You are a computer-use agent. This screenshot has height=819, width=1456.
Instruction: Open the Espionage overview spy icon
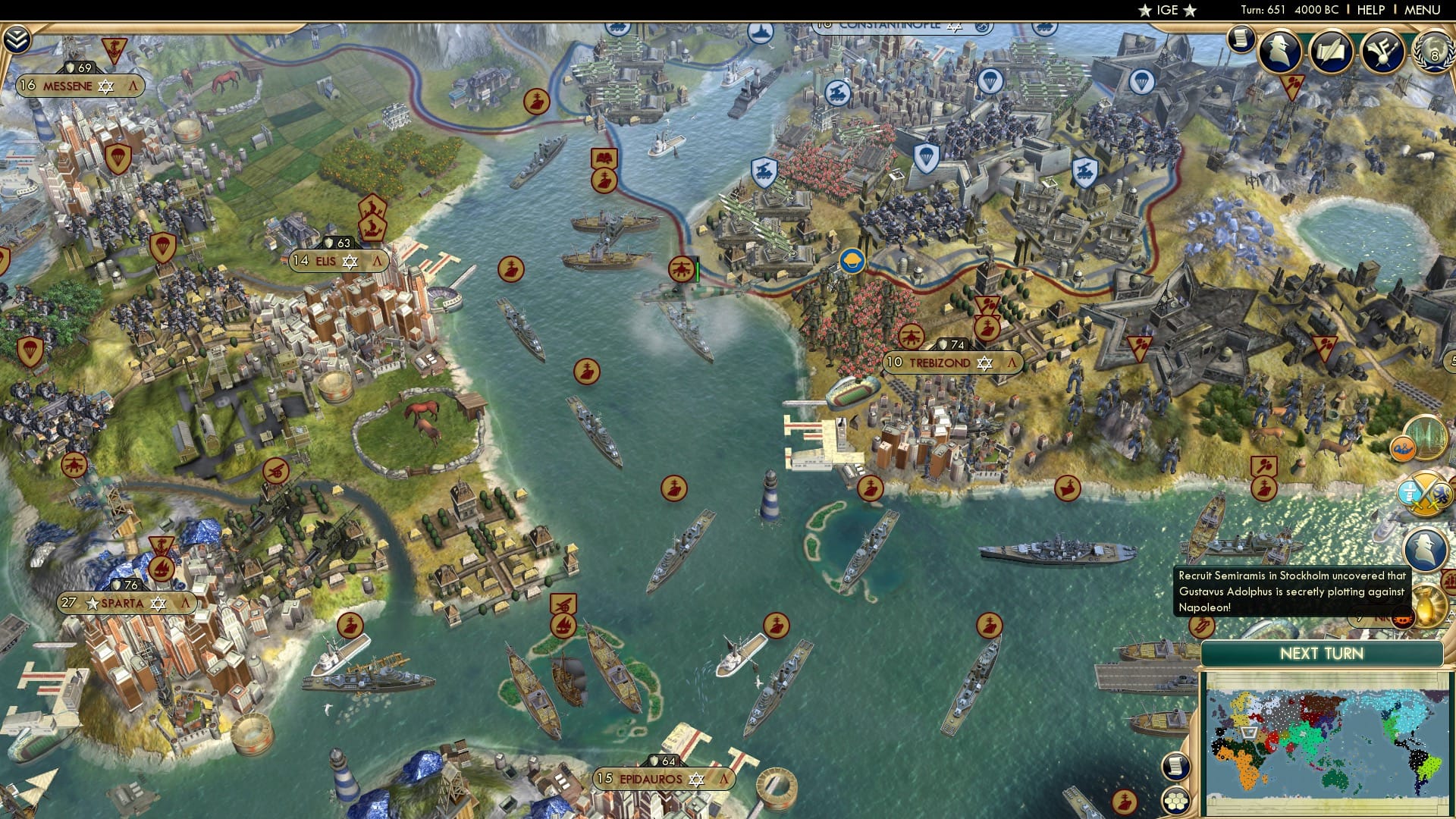[1280, 52]
